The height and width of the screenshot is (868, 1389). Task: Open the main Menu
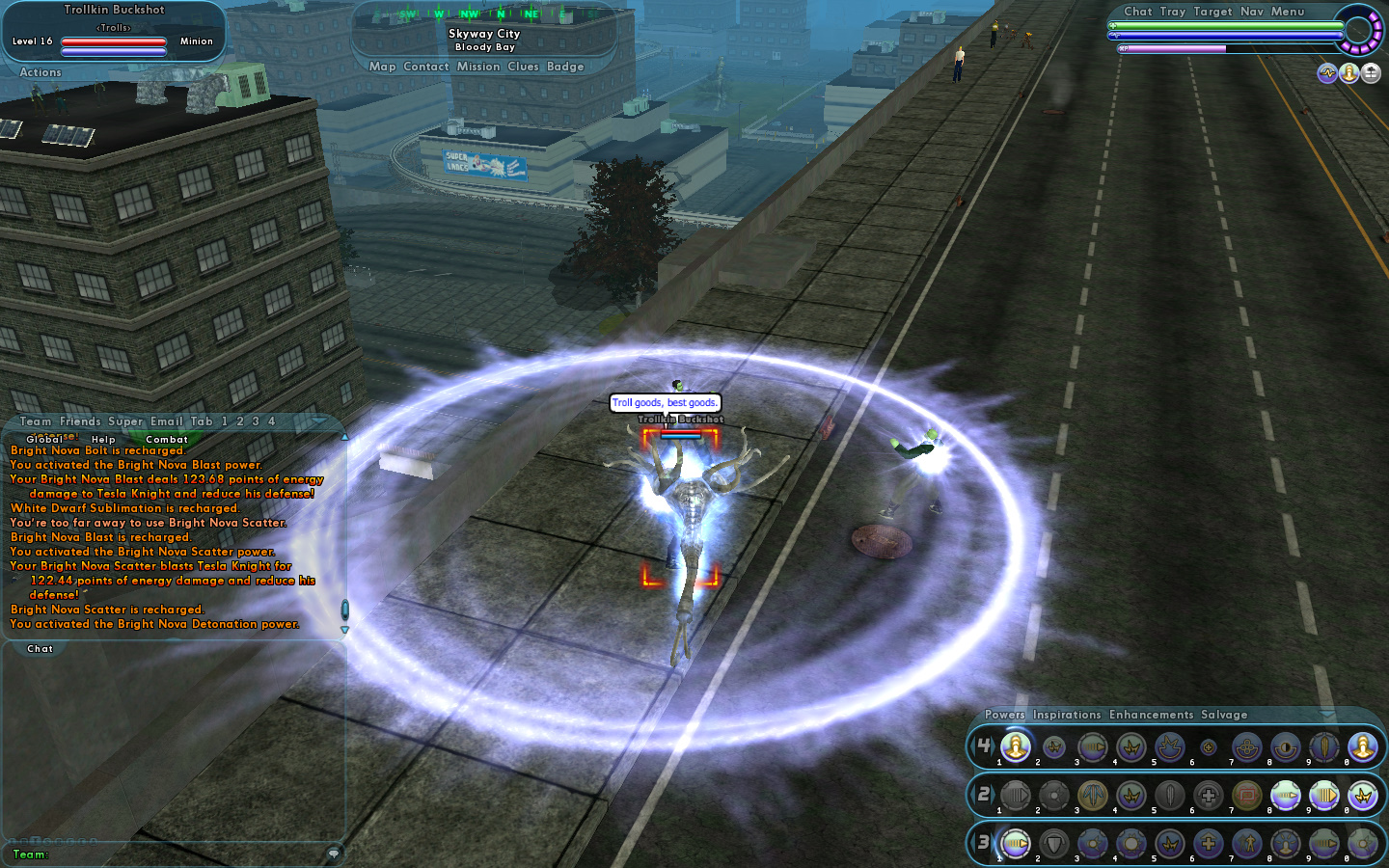(1288, 12)
